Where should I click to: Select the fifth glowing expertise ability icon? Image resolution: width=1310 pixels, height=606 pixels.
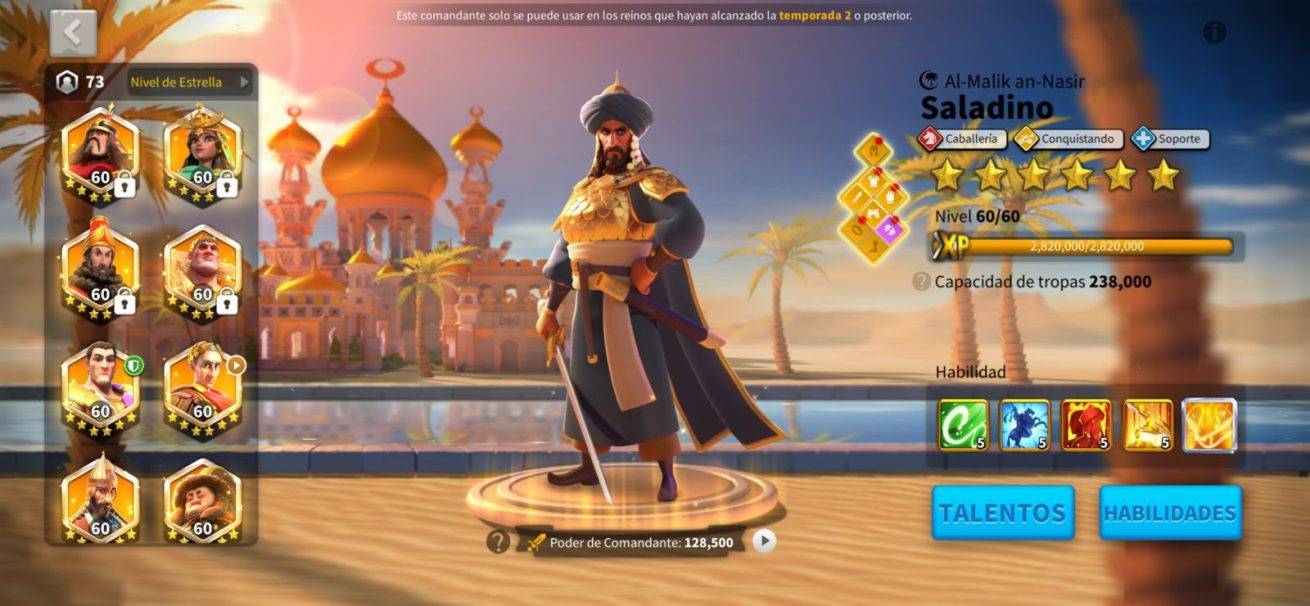tap(1210, 425)
